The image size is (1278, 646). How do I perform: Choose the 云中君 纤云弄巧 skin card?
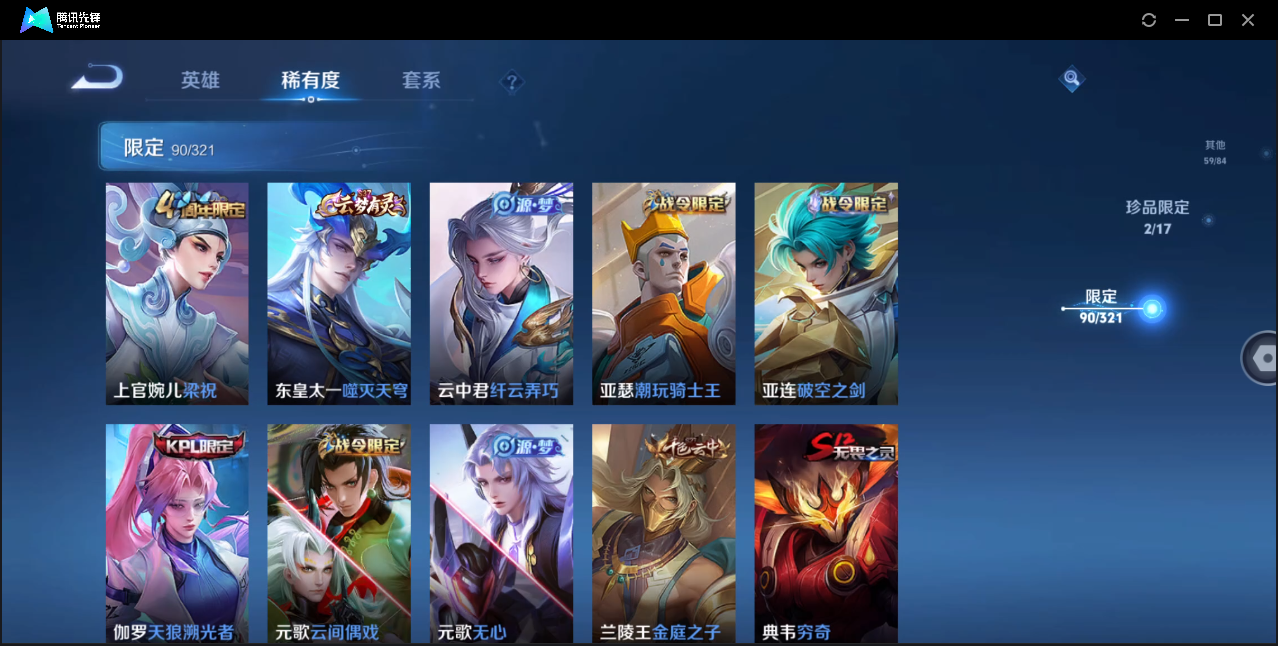(501, 293)
